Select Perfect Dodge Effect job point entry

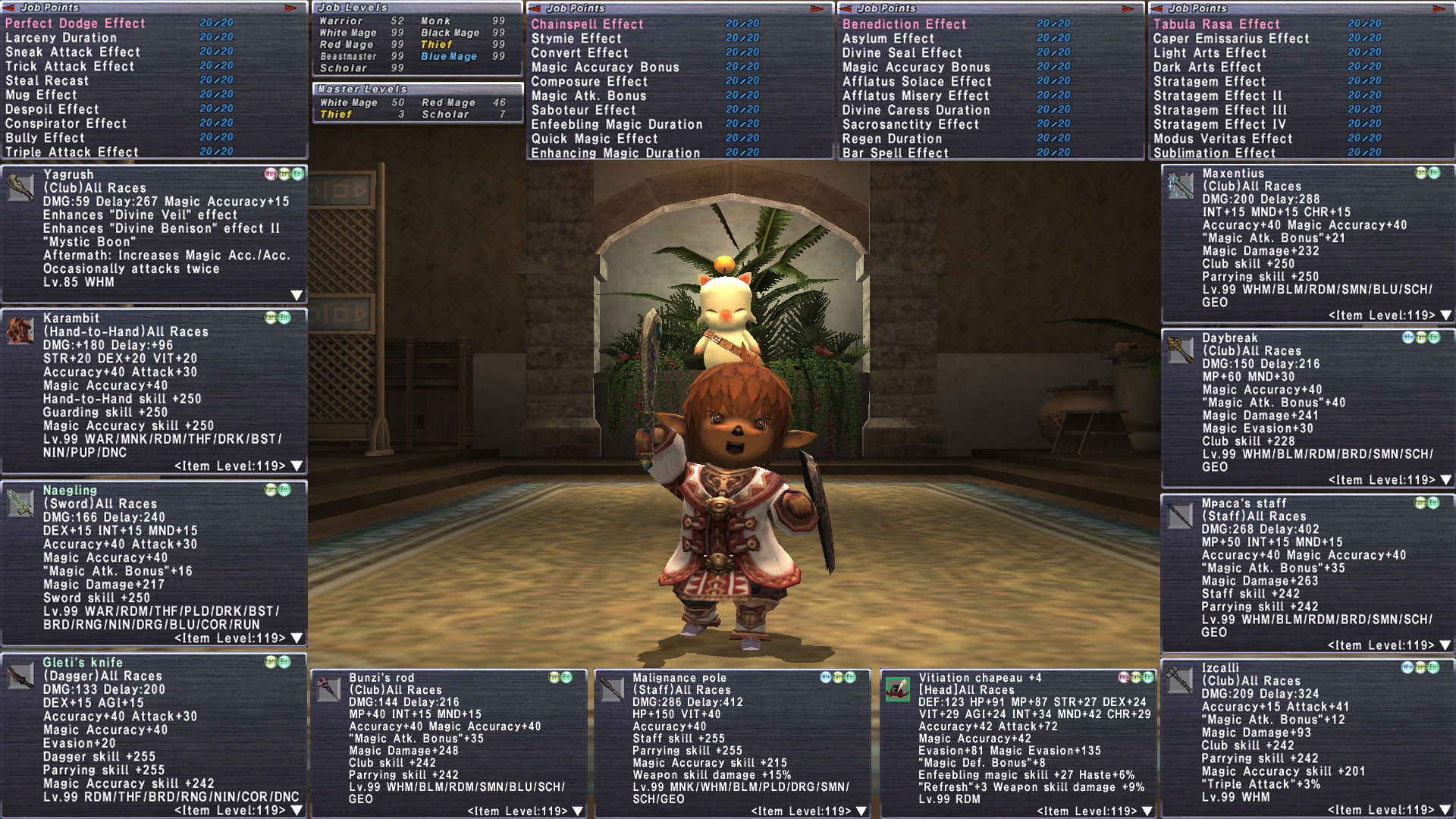pyautogui.click(x=75, y=24)
